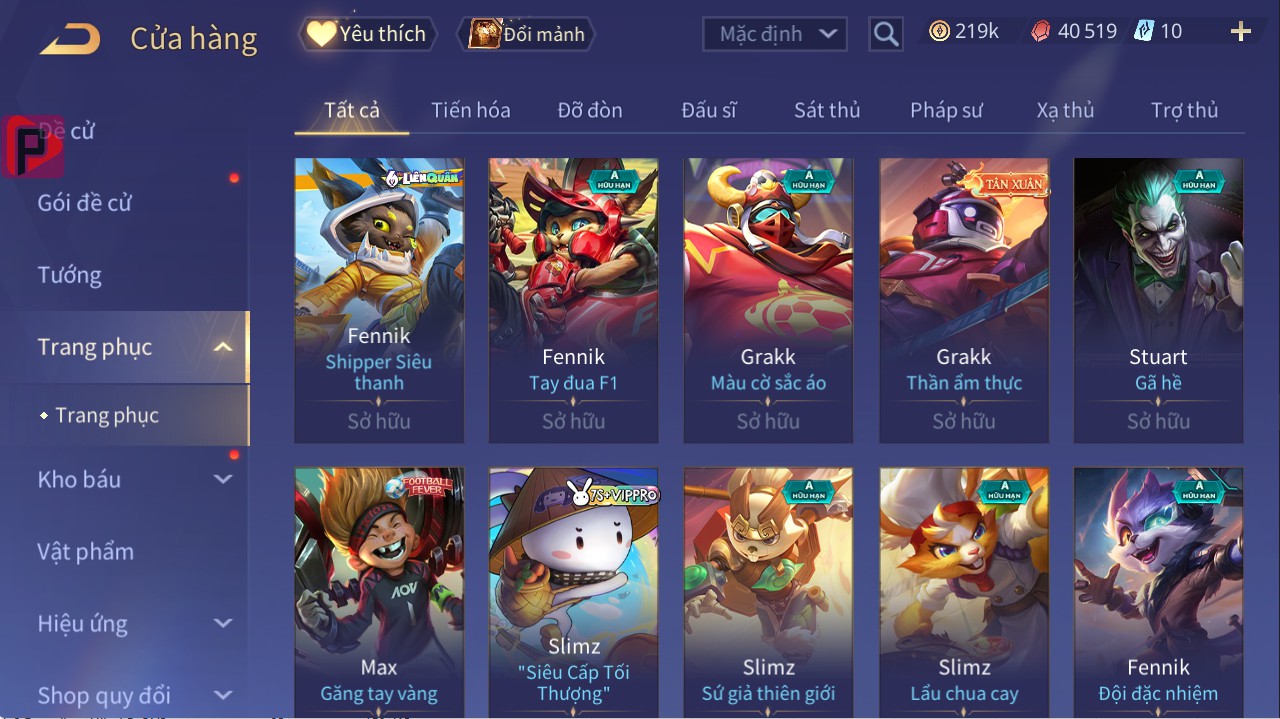Choose the Grakk Thần ẩm thực skin card
The height and width of the screenshot is (719, 1280).
[x=963, y=300]
